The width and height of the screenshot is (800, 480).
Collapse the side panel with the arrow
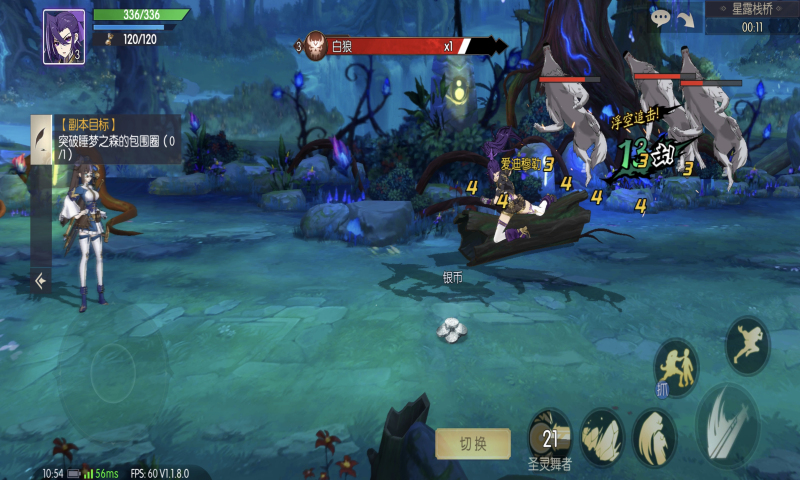[40, 281]
